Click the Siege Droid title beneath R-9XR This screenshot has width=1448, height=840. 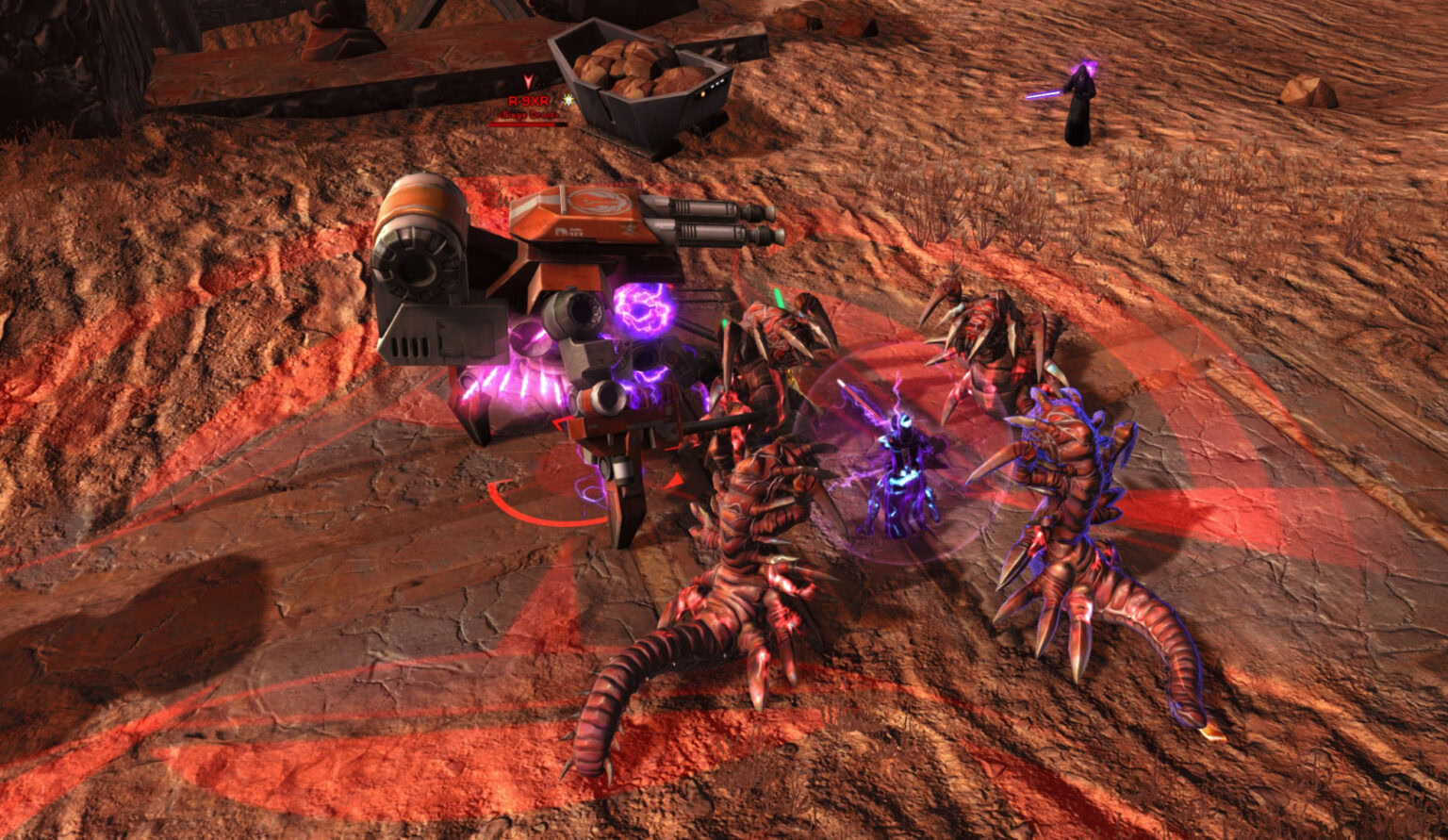coord(530,115)
